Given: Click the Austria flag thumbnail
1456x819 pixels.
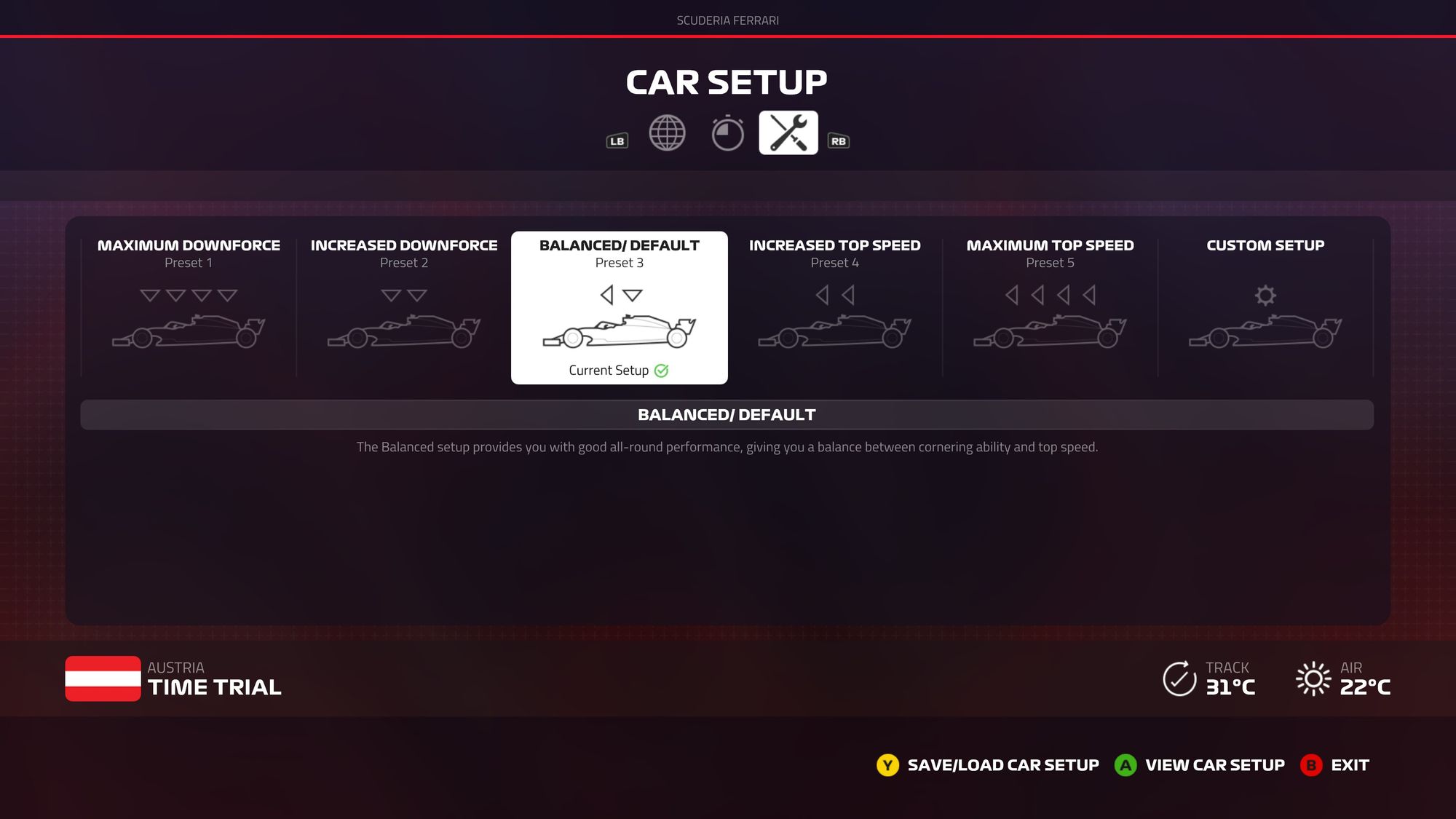Looking at the screenshot, I should tap(103, 678).
